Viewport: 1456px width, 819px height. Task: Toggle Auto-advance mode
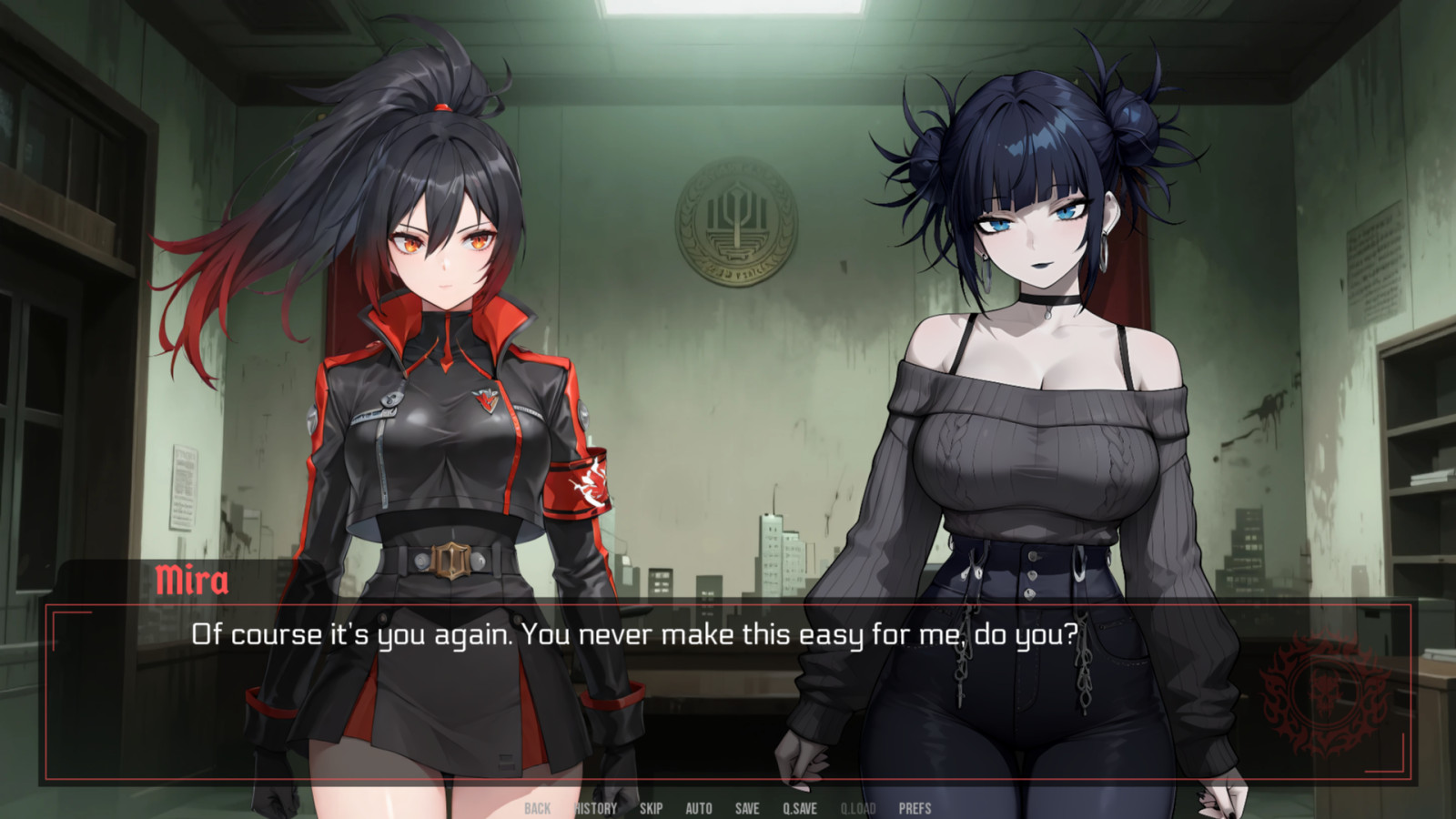click(699, 808)
